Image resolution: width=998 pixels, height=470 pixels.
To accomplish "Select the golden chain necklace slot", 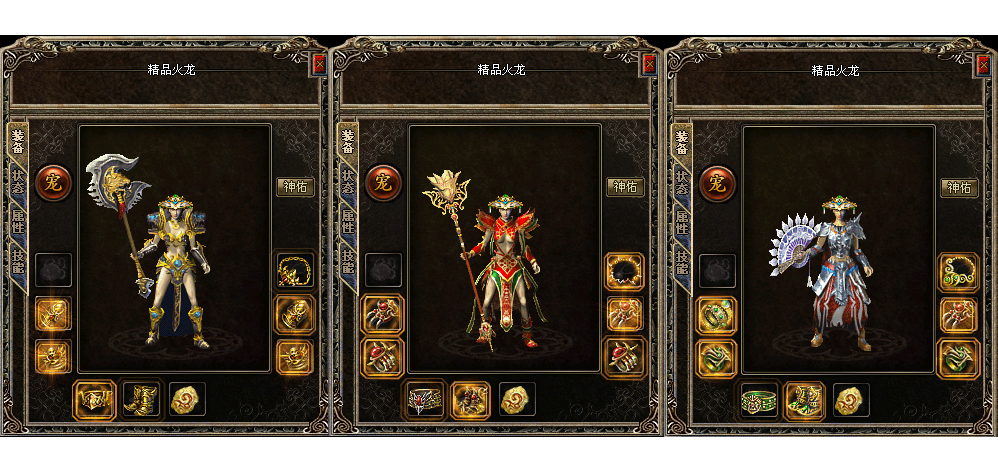I will [294, 272].
